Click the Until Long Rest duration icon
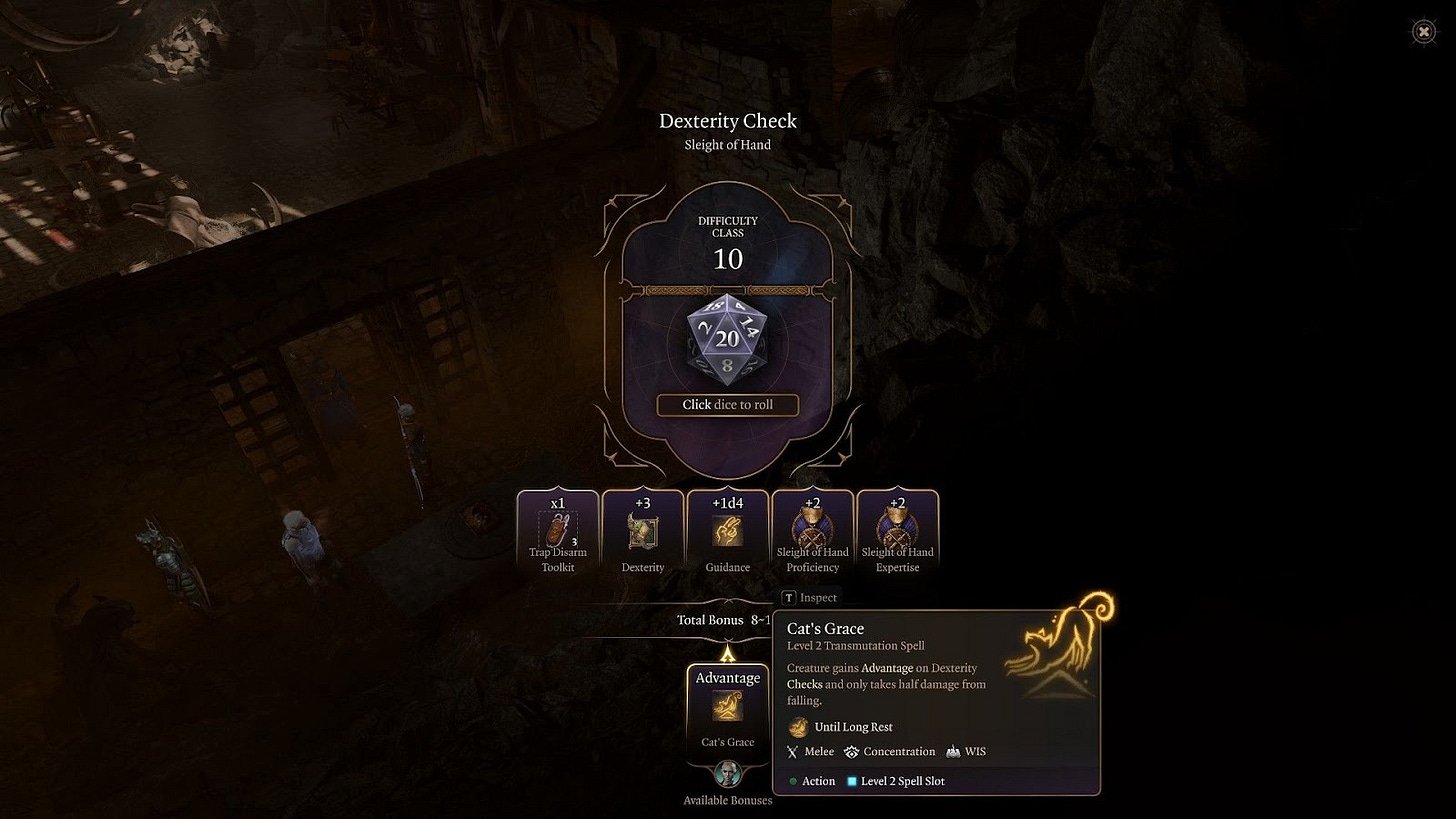Image resolution: width=1456 pixels, height=819 pixels. tap(799, 727)
